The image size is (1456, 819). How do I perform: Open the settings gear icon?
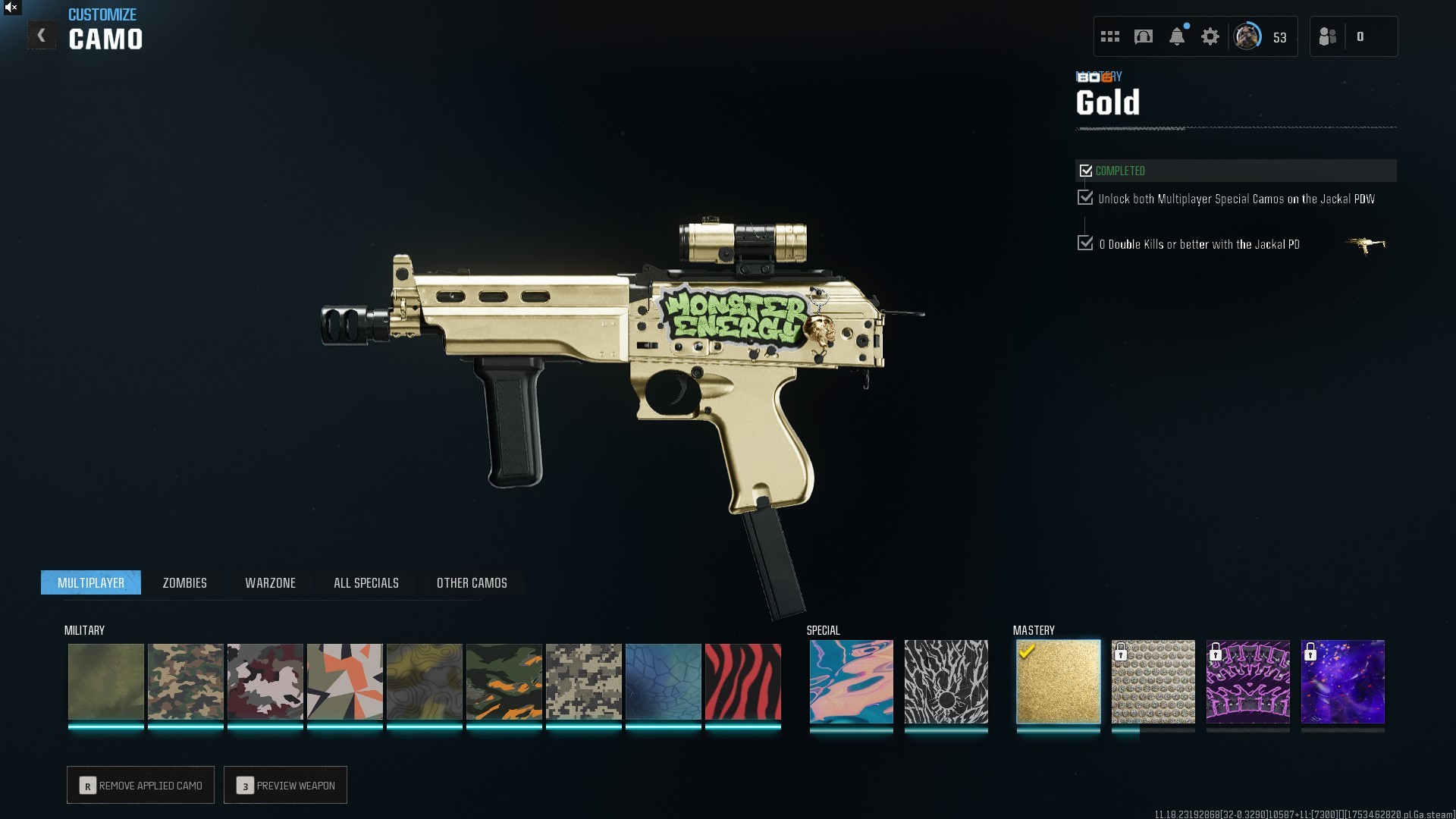point(1210,37)
